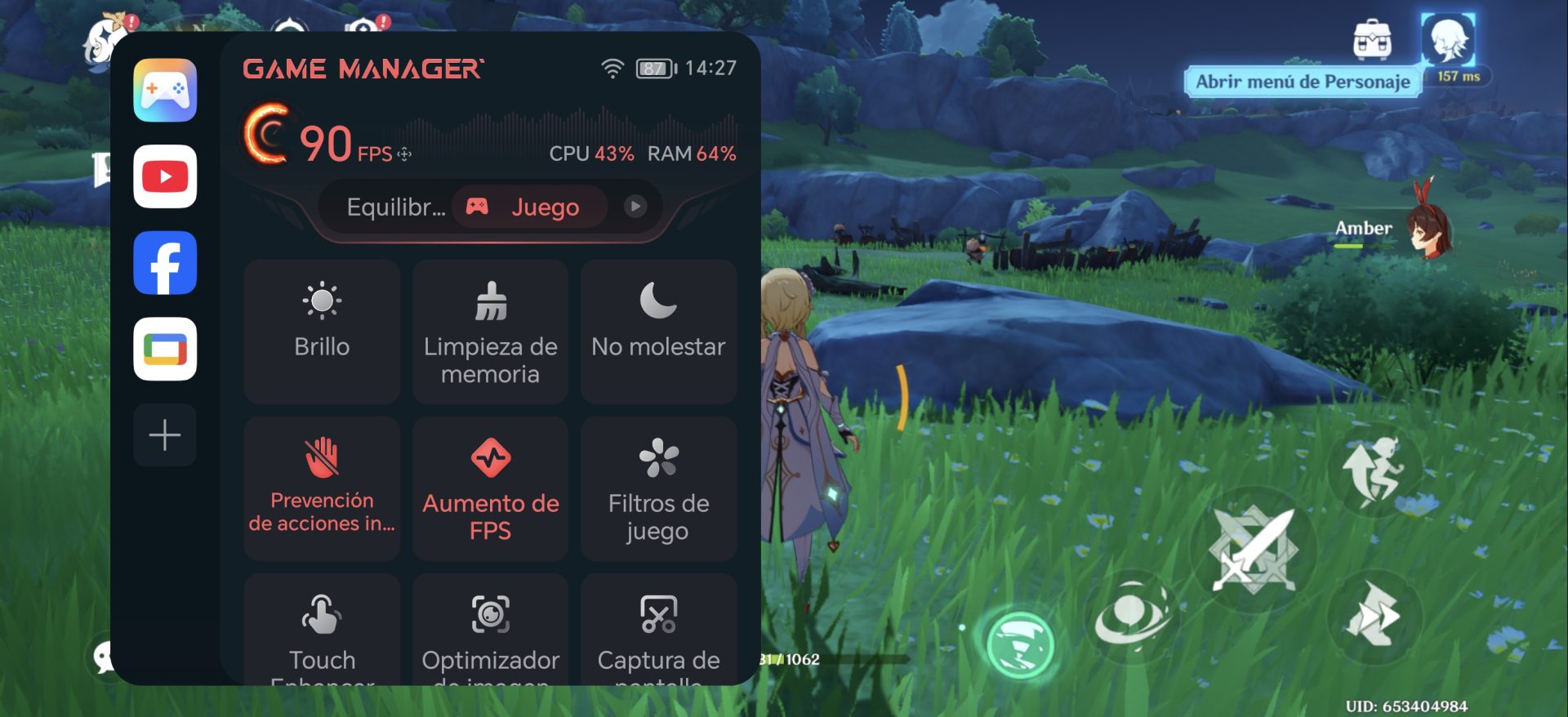Open the Brillo brightness tile
Screen dimensions: 1568x717
322,331
